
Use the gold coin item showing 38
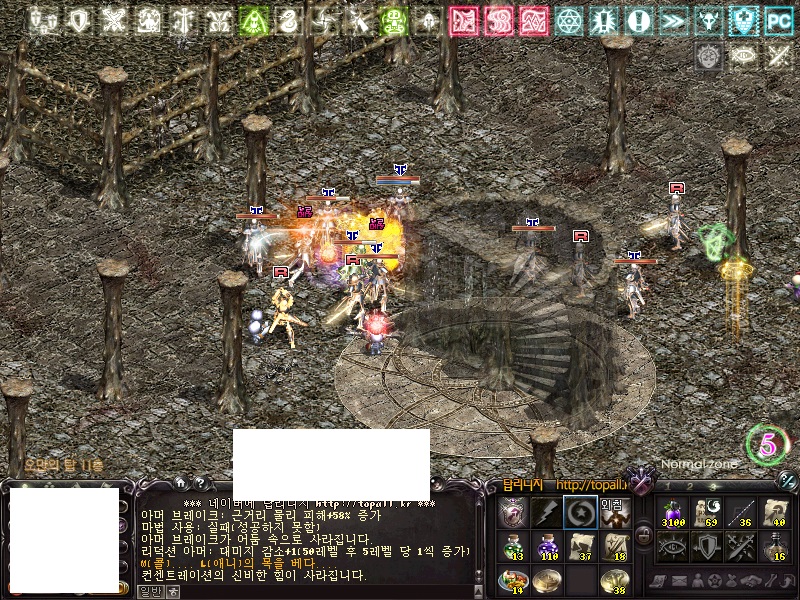pos(613,580)
